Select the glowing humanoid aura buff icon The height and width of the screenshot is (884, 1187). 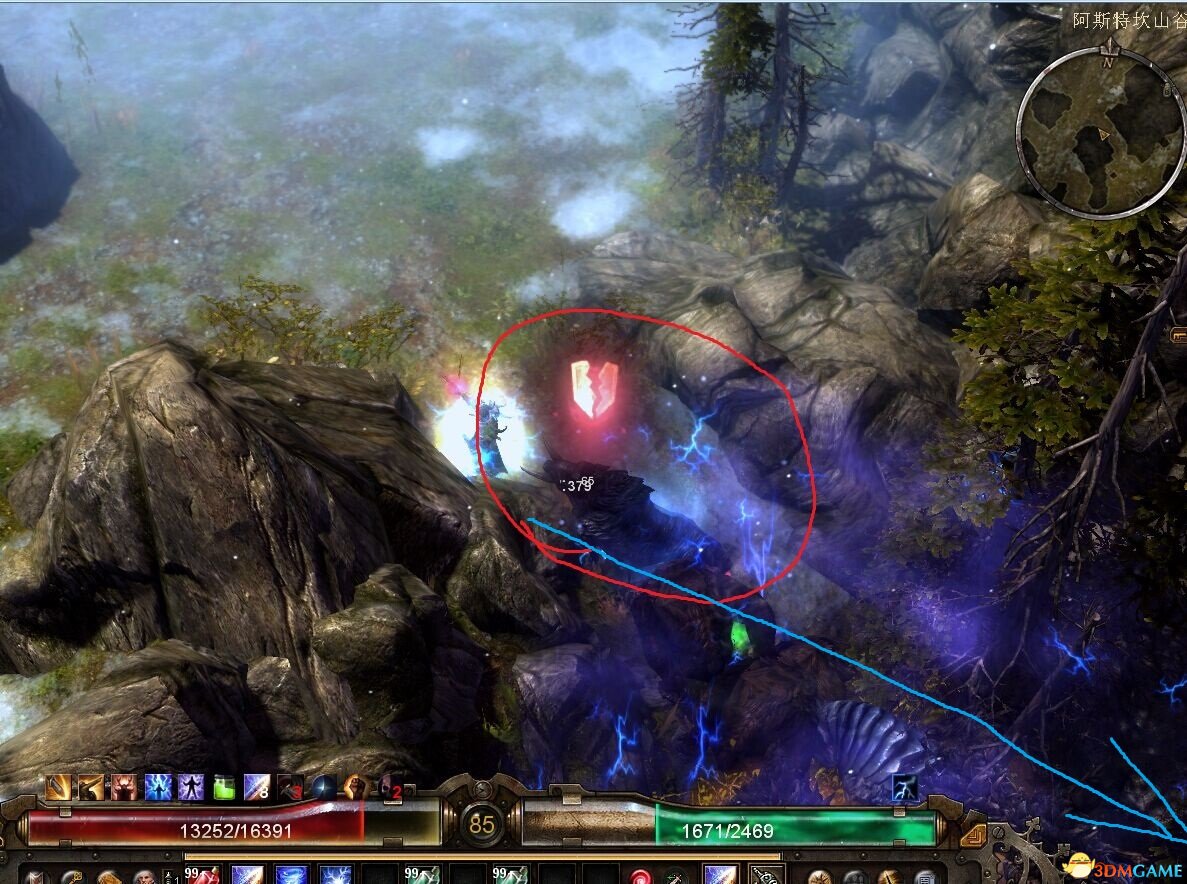[x=191, y=788]
